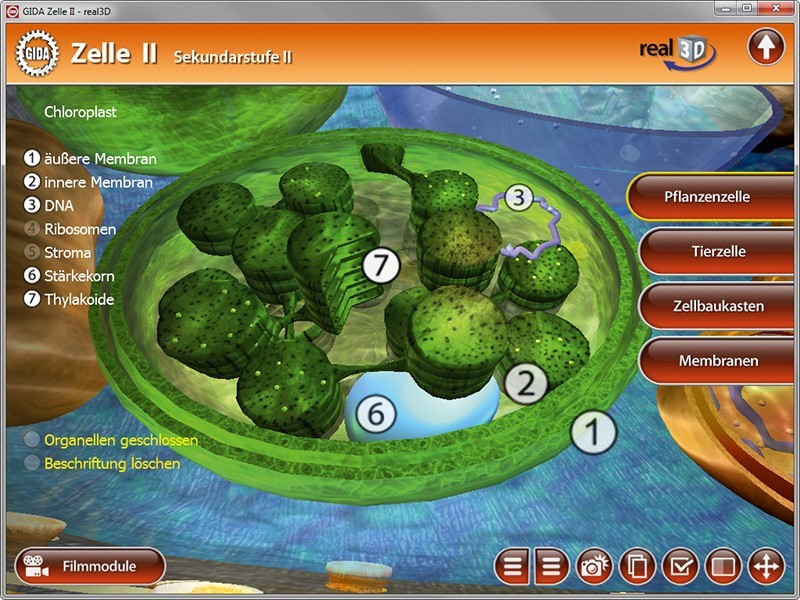Choose the Thylakoide legend entry
This screenshot has height=600, width=800.
79,299
